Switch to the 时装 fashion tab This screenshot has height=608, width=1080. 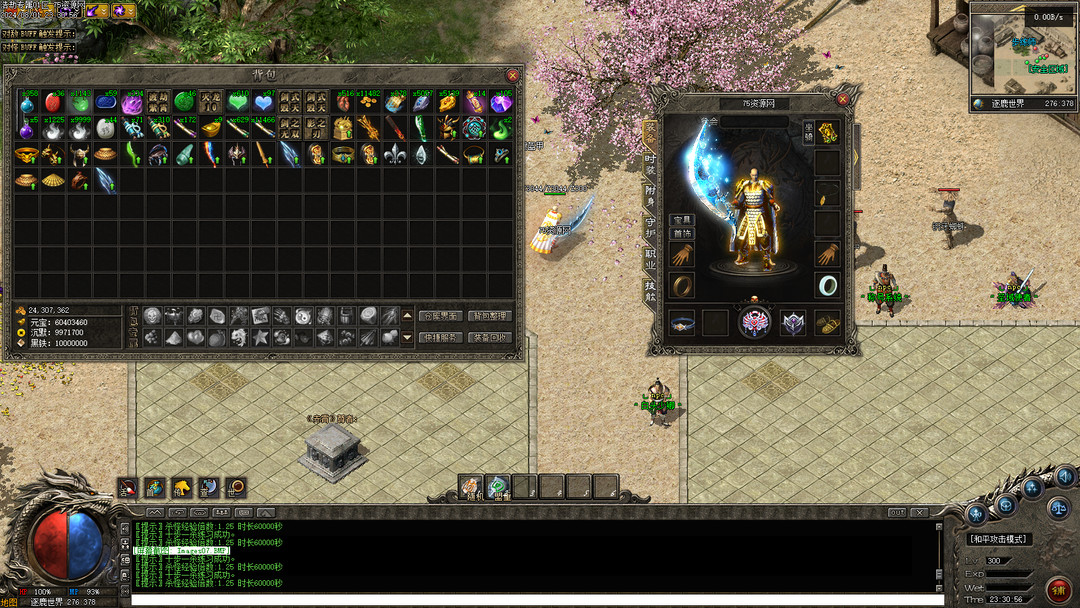coord(651,164)
